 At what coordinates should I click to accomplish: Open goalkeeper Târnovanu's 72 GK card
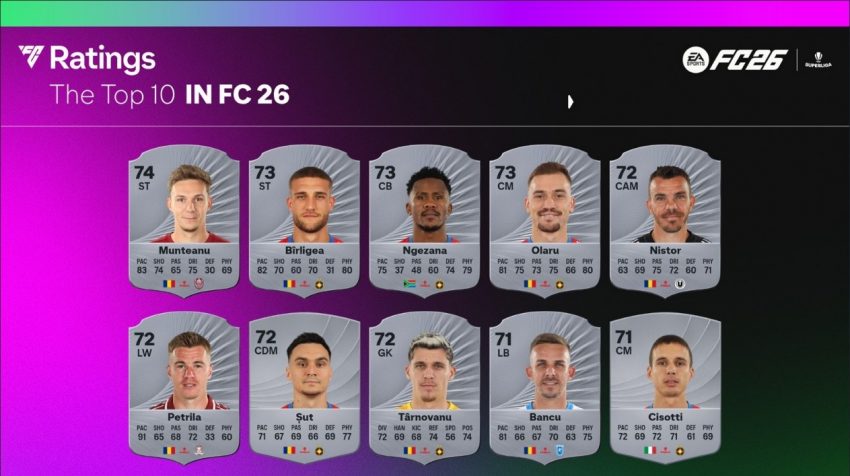424,385
